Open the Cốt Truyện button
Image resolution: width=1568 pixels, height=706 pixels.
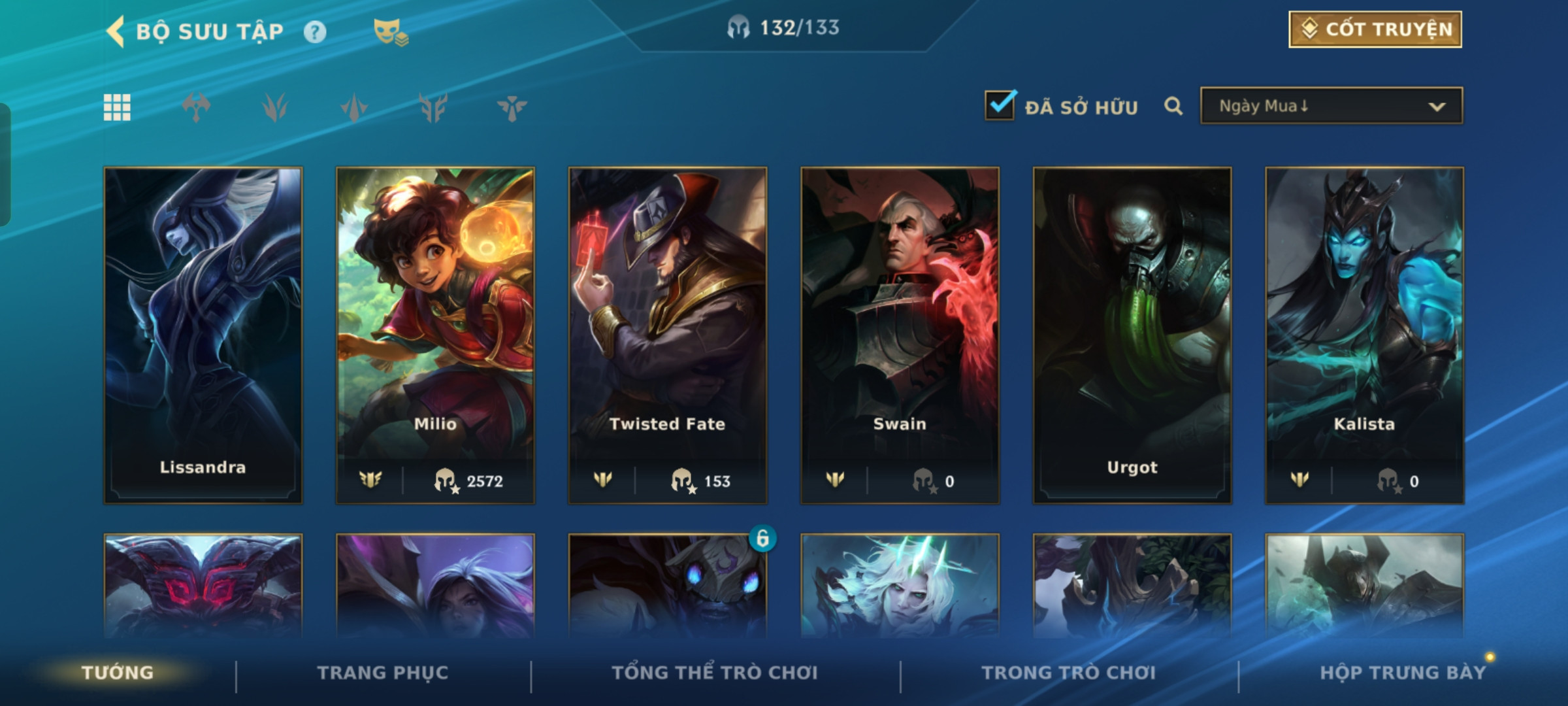pos(1375,29)
